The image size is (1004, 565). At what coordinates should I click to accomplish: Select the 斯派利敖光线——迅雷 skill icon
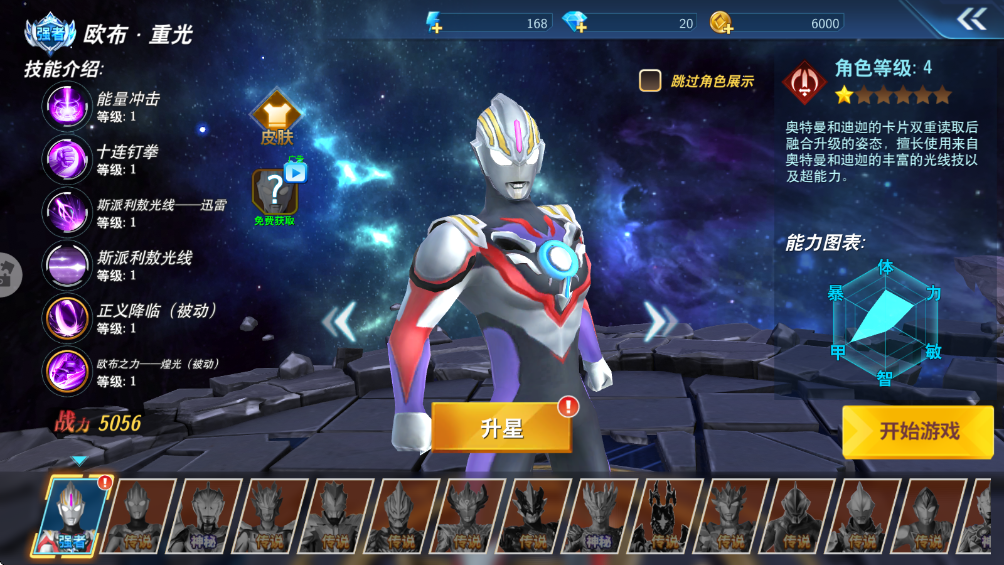pos(67,212)
